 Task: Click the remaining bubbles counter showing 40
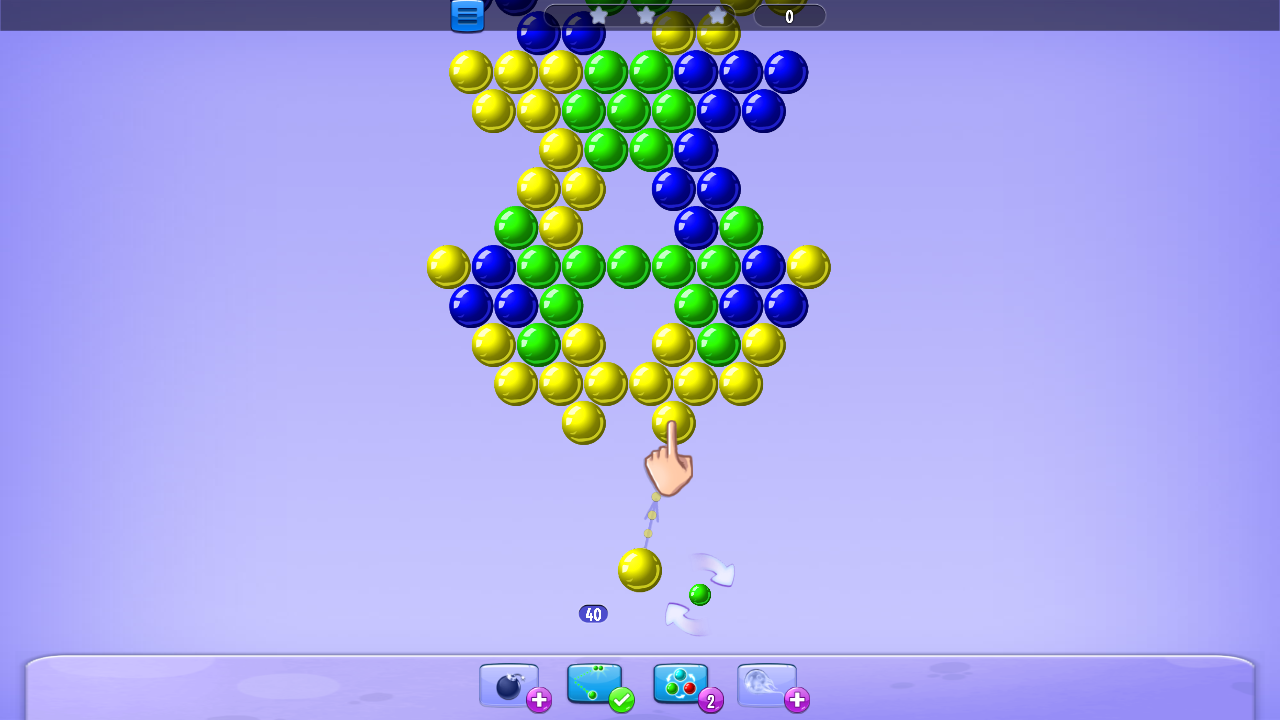594,613
